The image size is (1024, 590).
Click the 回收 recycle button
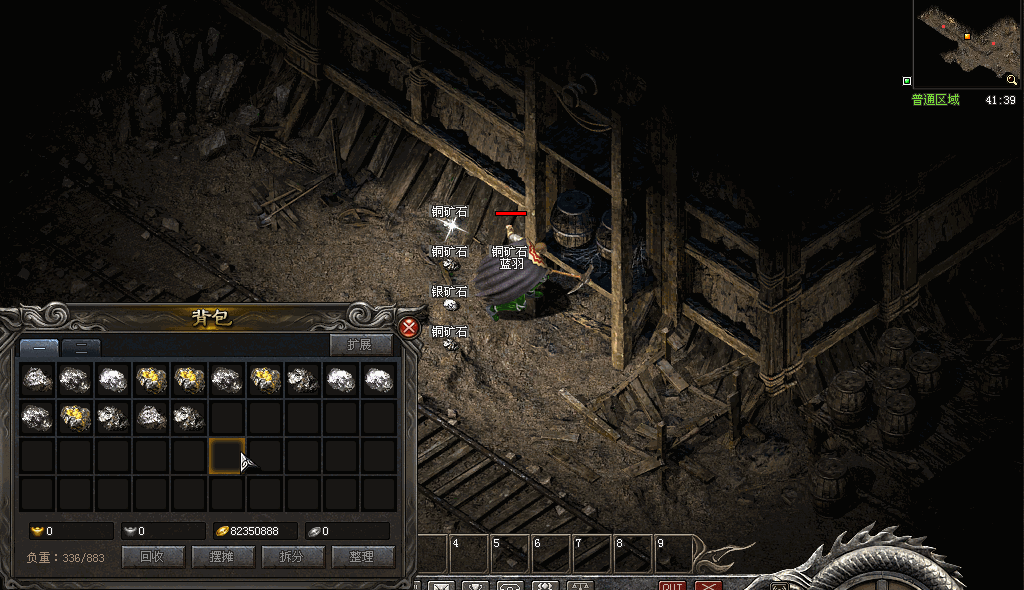[x=152, y=556]
